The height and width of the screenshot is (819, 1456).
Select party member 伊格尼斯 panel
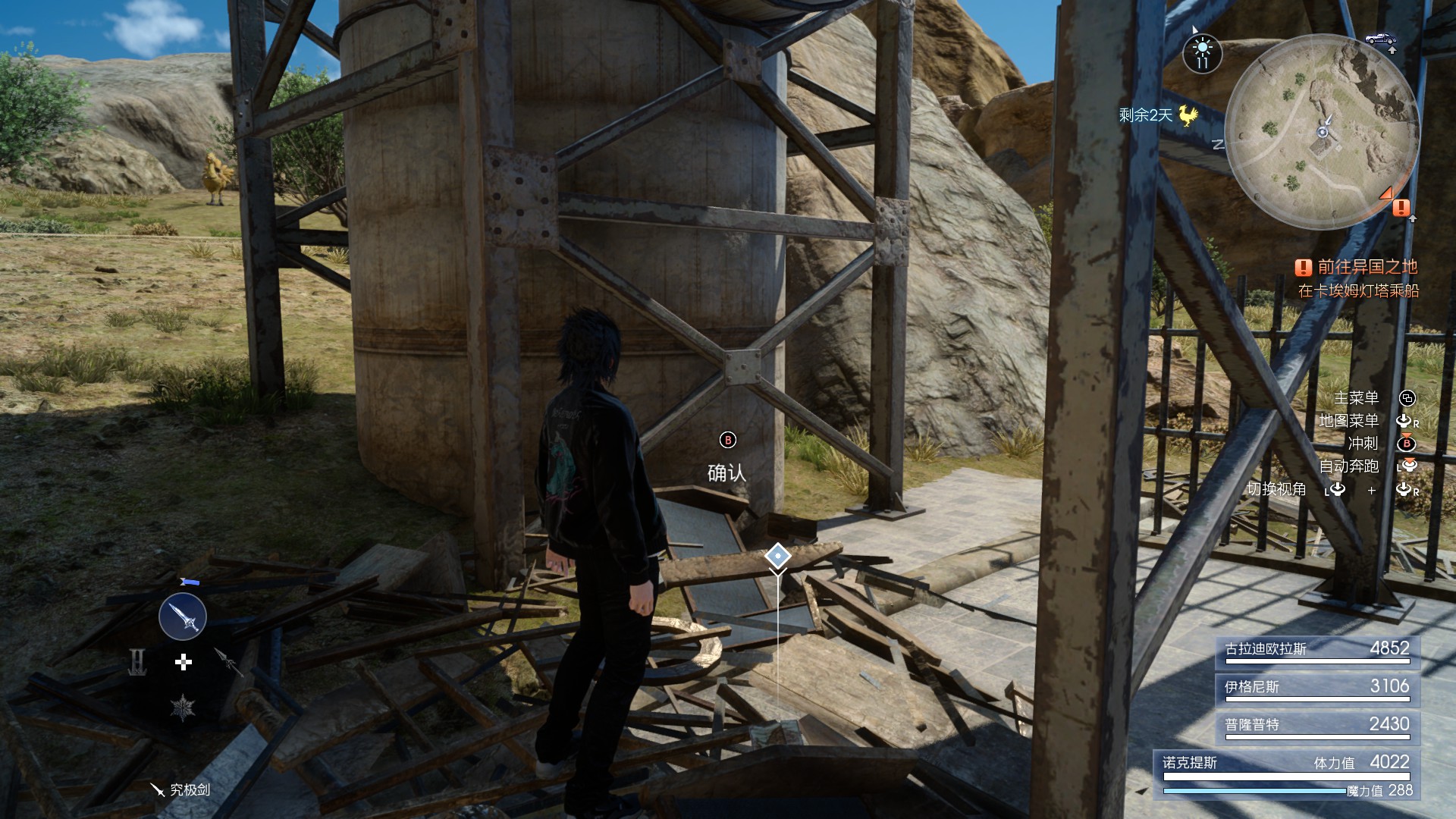tap(1316, 689)
